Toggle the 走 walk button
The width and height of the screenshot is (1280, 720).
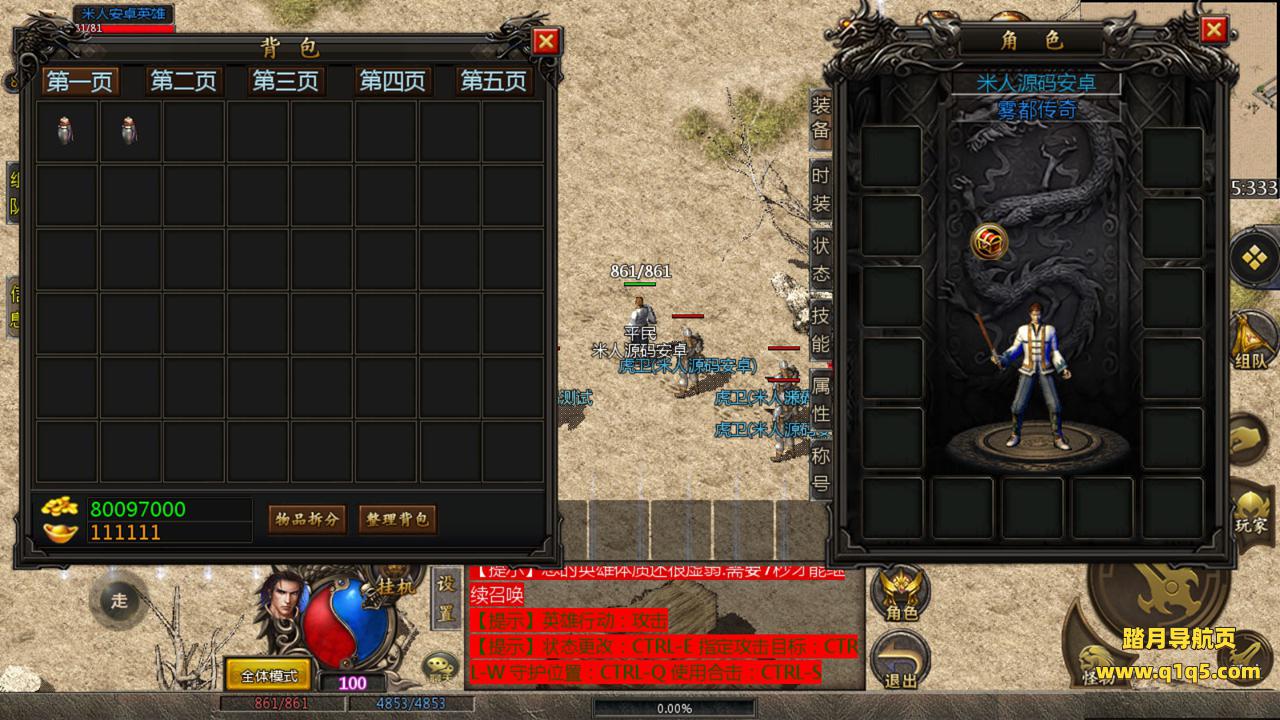pyautogui.click(x=120, y=600)
